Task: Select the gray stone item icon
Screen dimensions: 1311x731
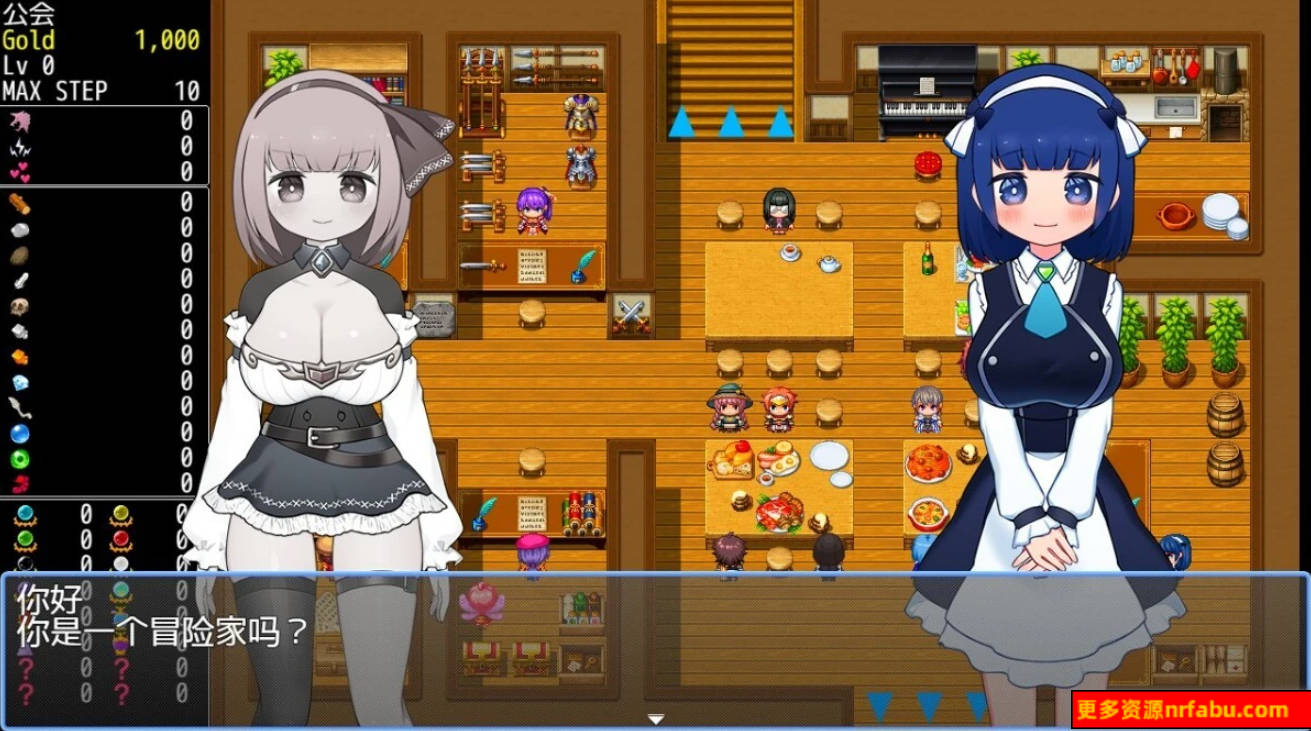Action: pos(18,230)
